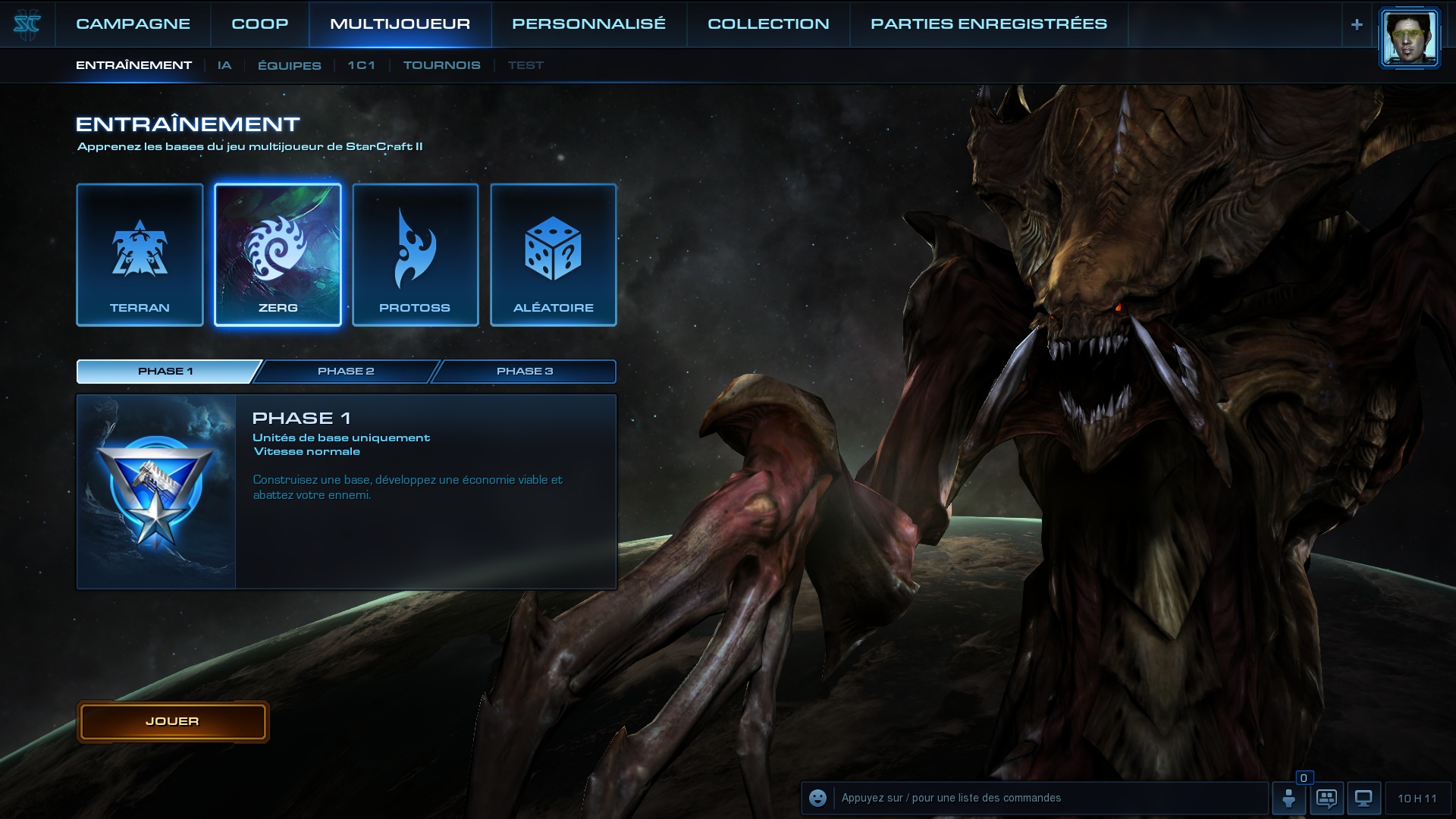1456x819 pixels.
Task: Select the Phase 3 tab
Action: click(x=525, y=371)
